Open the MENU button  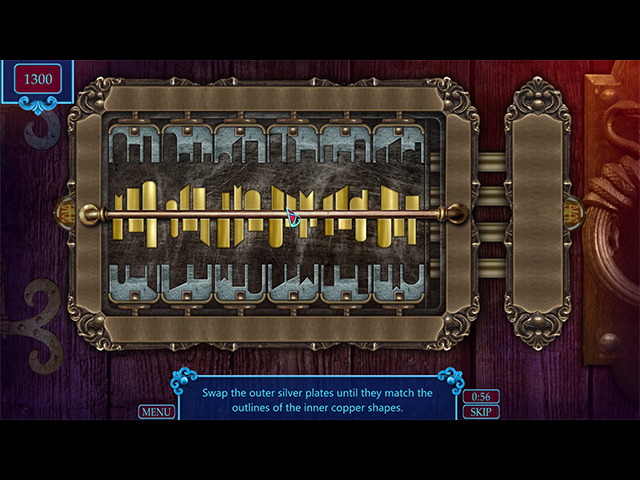[156, 411]
